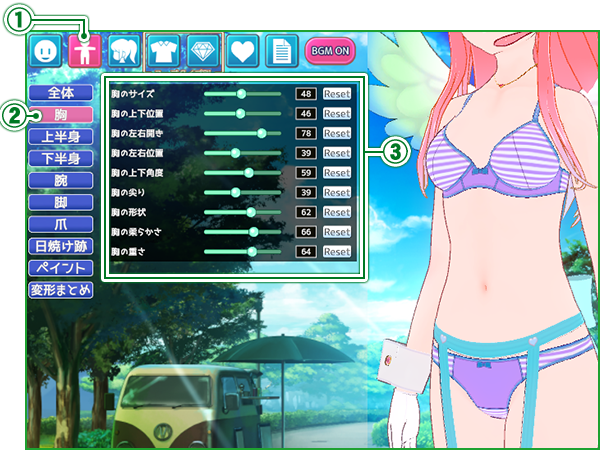Image resolution: width=600 pixels, height=450 pixels.
Task: Choose the 日焼け跡 category
Action: (61, 246)
